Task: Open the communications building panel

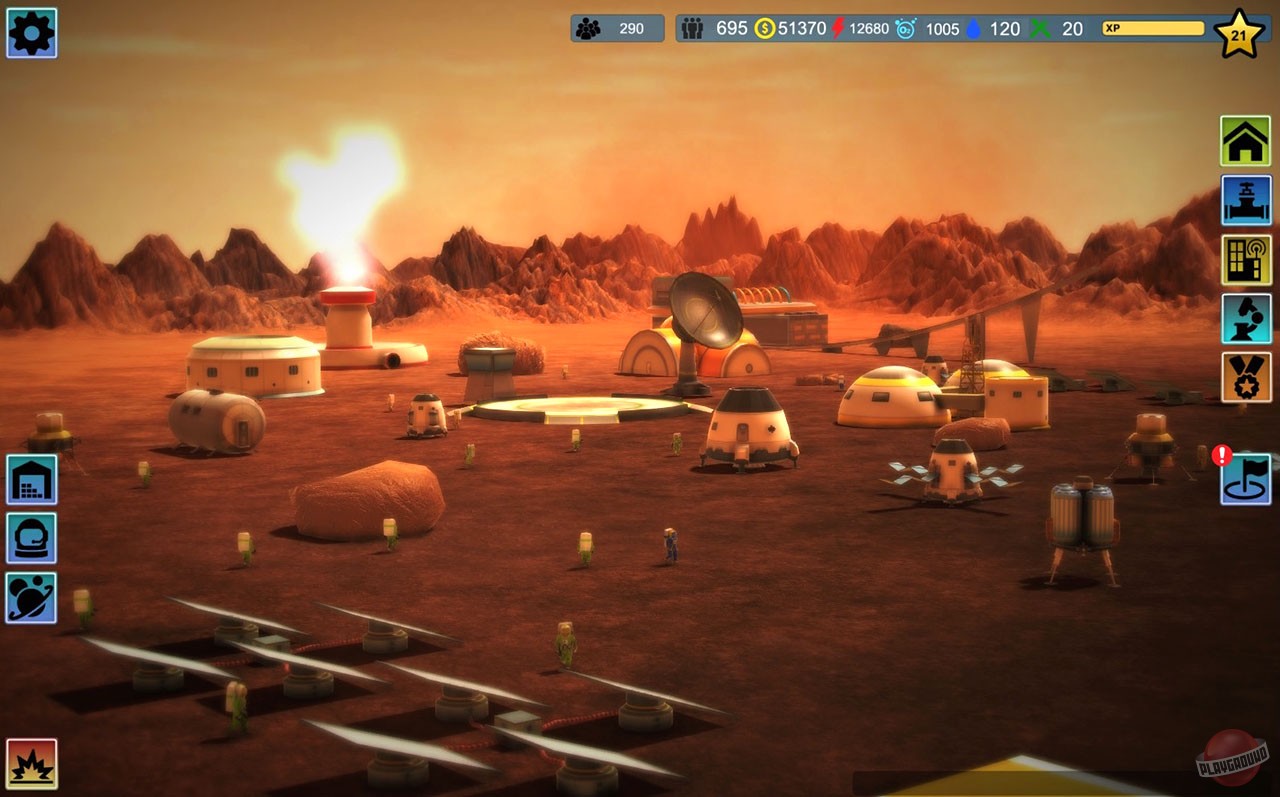Action: (1244, 258)
